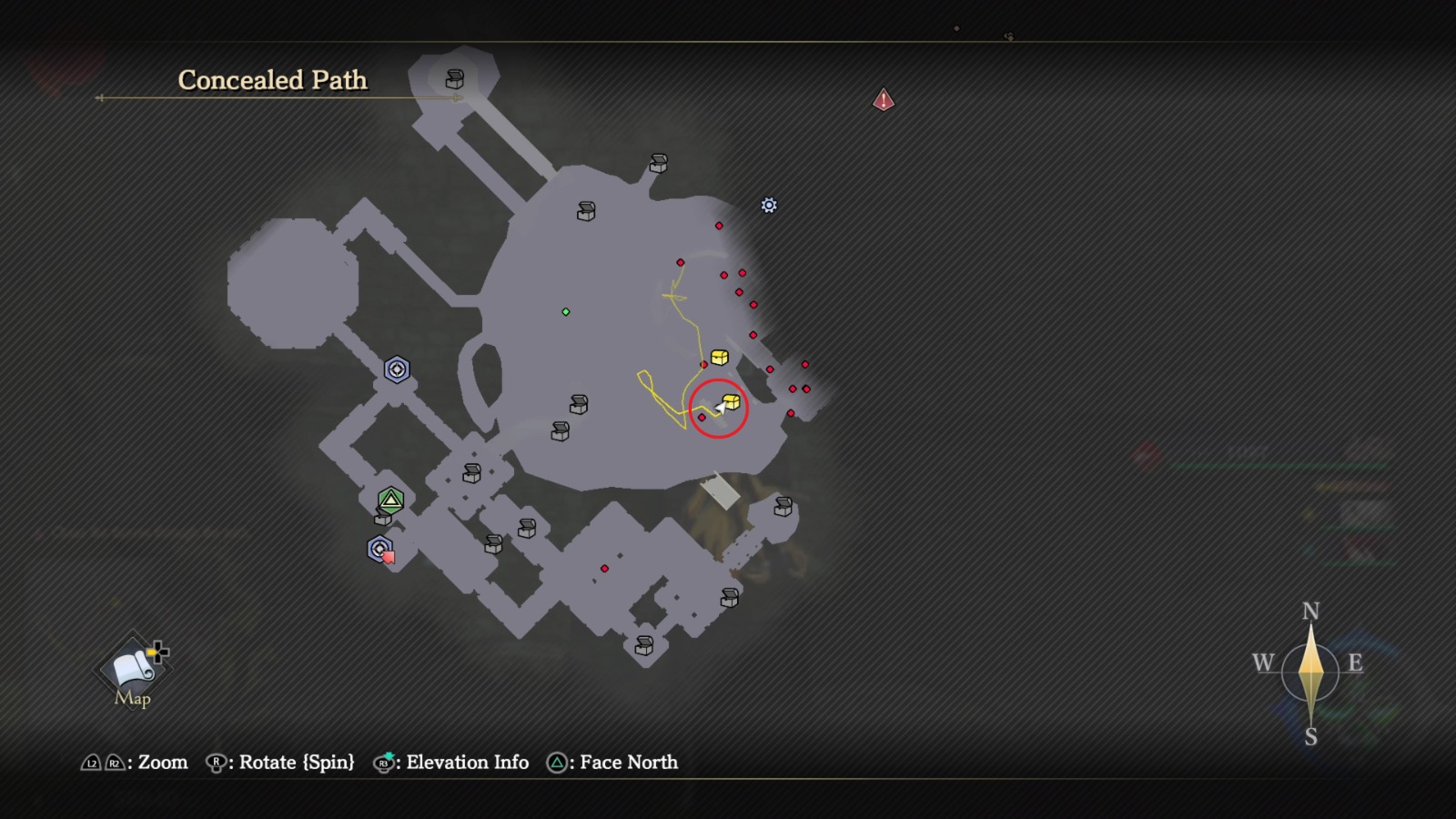Image resolution: width=1456 pixels, height=819 pixels.
Task: Select the small green diamond marker
Action: coord(566,312)
